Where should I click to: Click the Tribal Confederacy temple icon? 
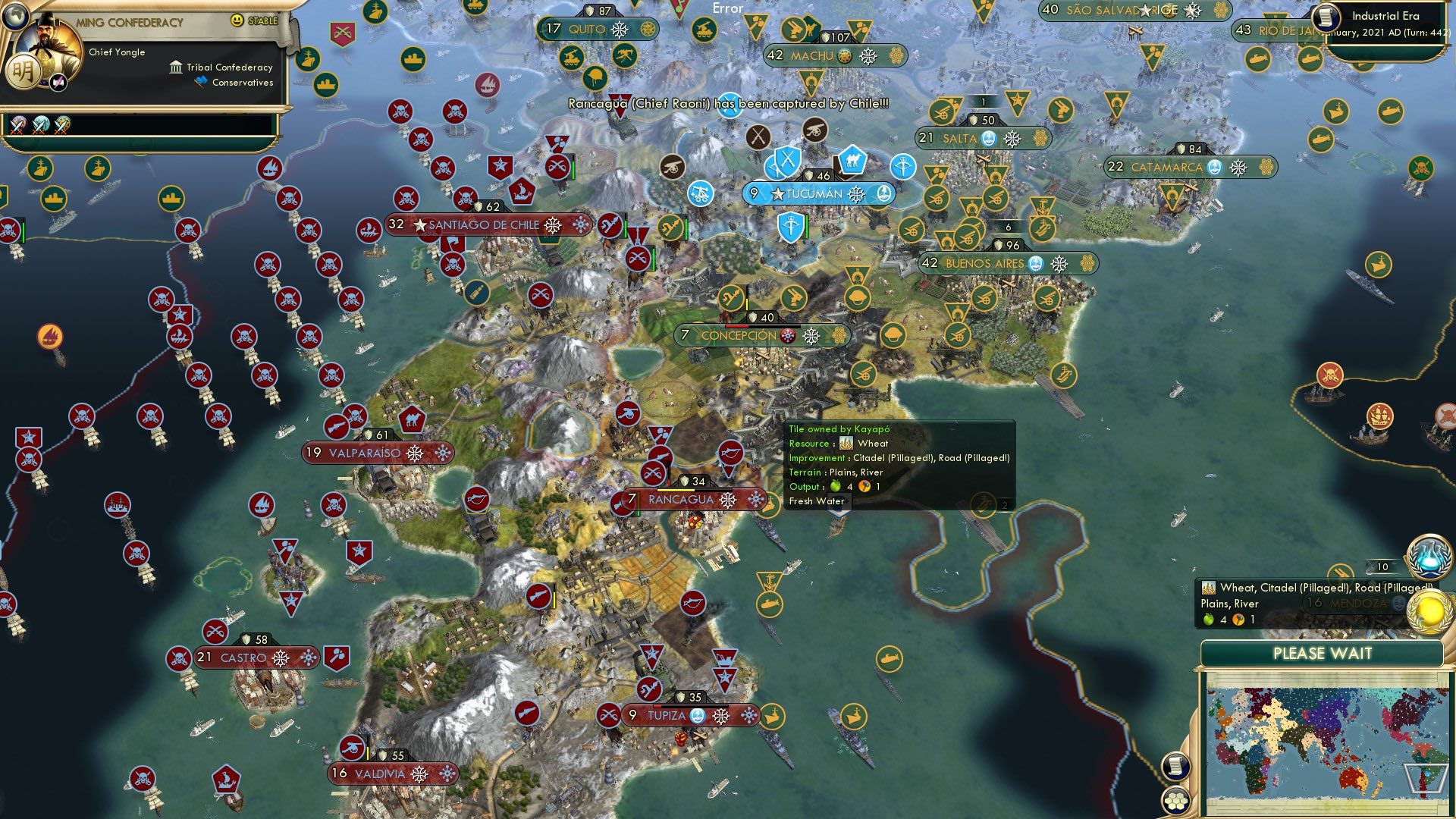pyautogui.click(x=176, y=67)
